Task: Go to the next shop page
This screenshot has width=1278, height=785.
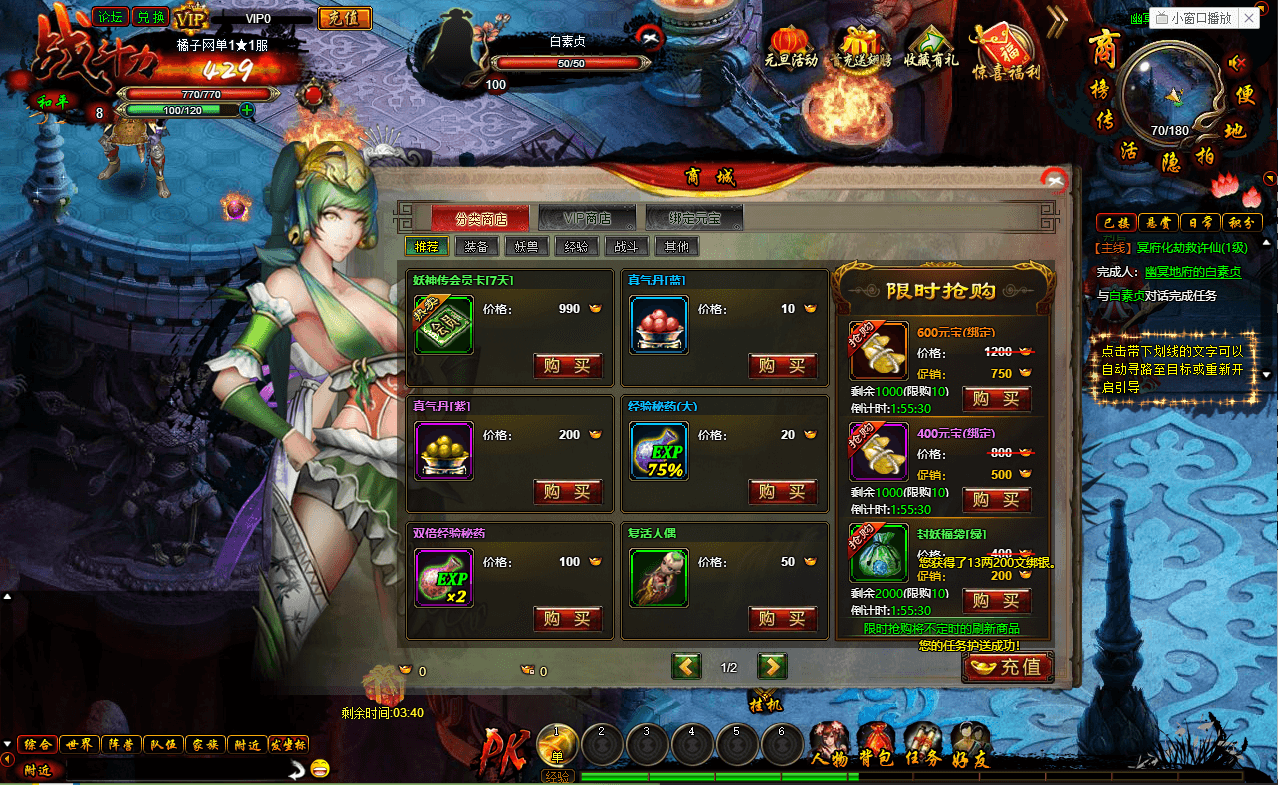Action: coord(772,666)
